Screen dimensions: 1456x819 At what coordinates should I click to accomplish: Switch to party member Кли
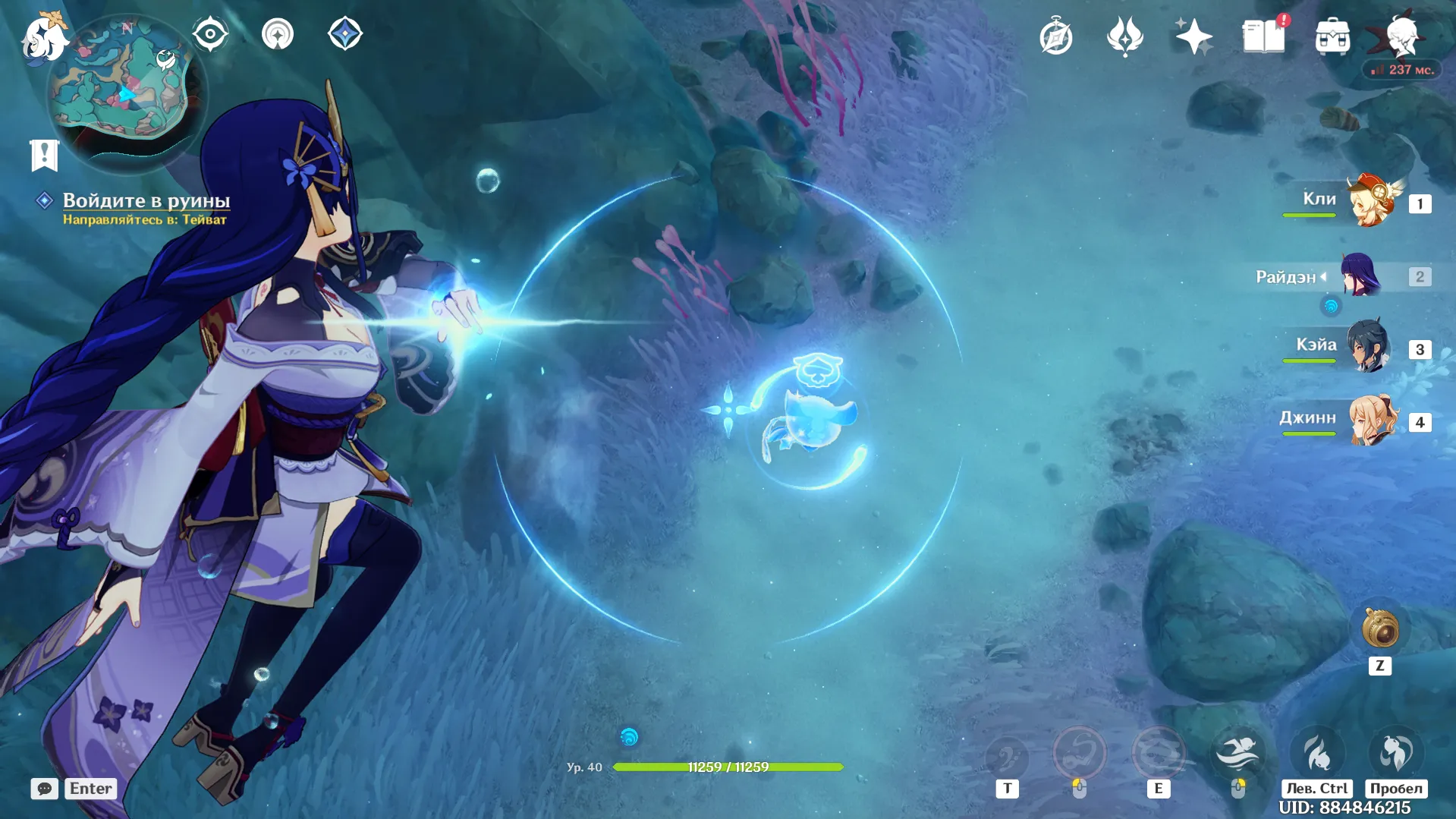coord(1371,201)
